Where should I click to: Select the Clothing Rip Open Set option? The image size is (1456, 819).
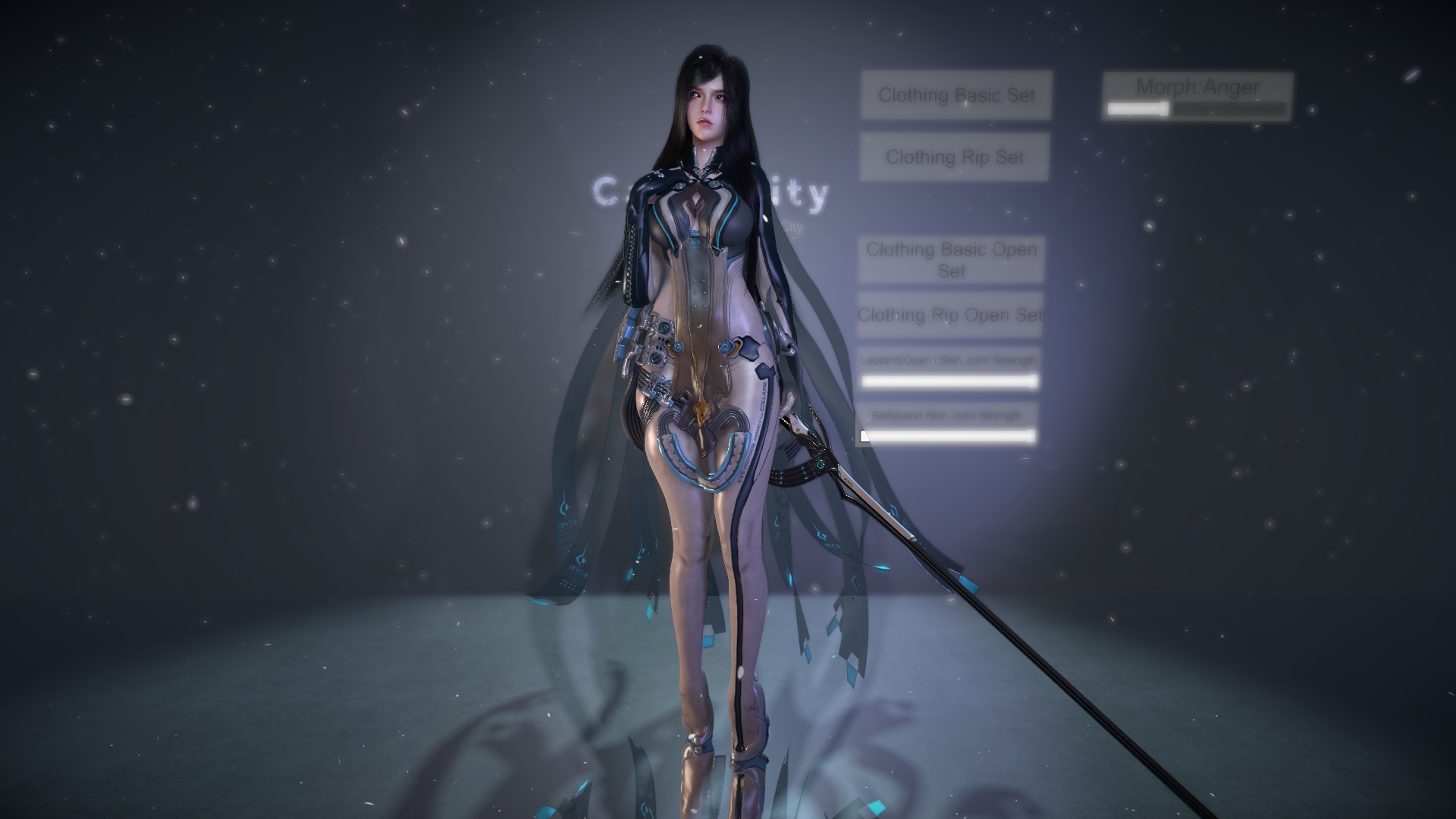[x=949, y=315]
